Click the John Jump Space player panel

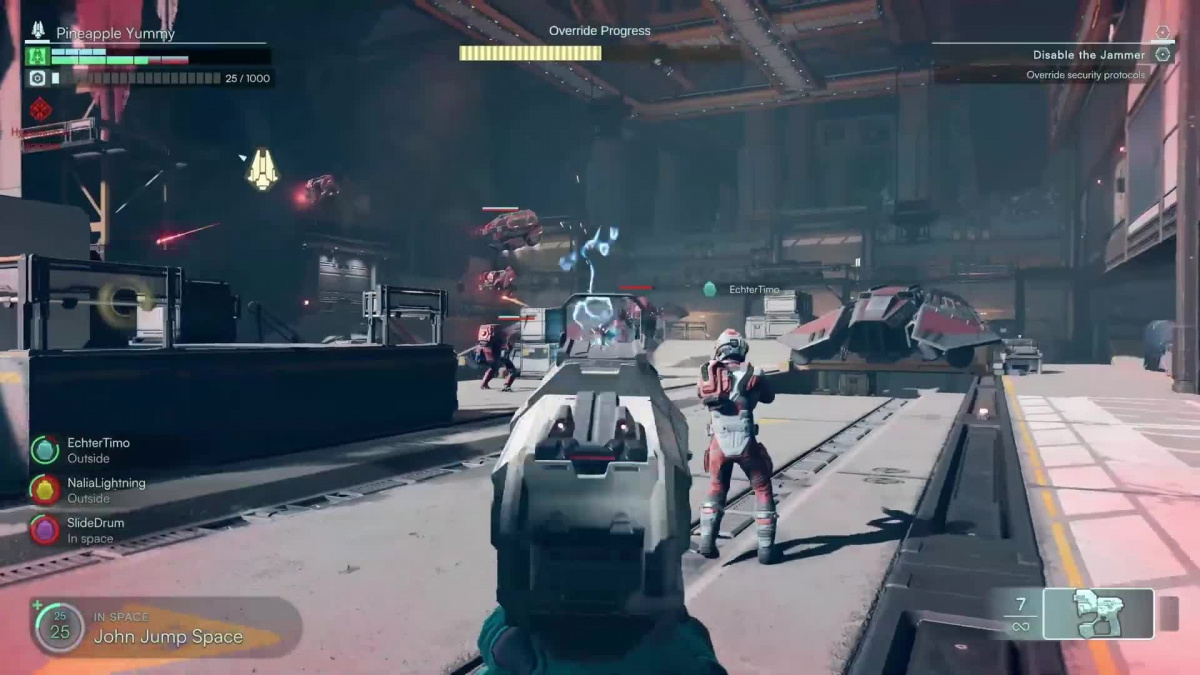166,627
